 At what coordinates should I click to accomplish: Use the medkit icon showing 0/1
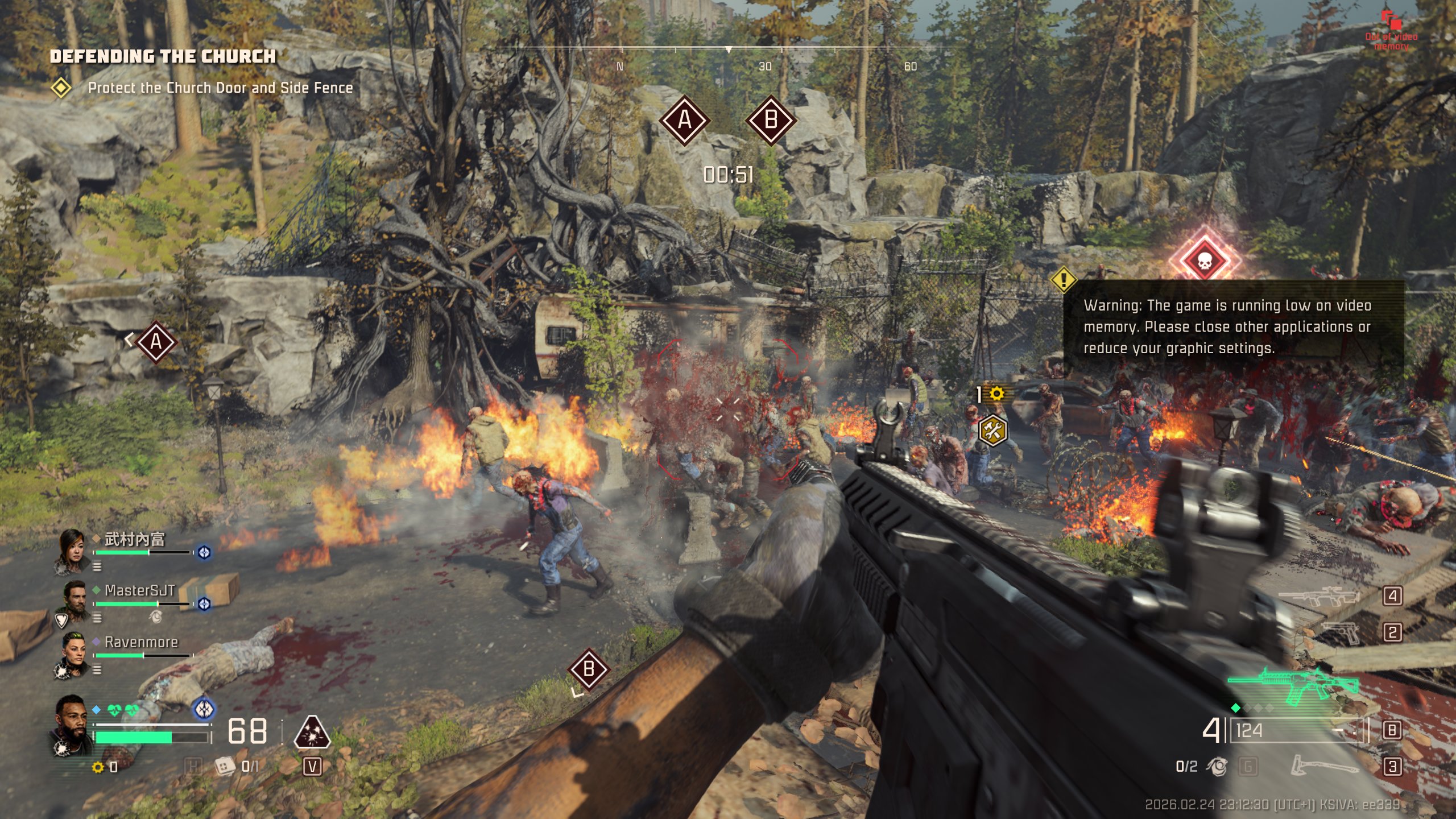pos(225,766)
